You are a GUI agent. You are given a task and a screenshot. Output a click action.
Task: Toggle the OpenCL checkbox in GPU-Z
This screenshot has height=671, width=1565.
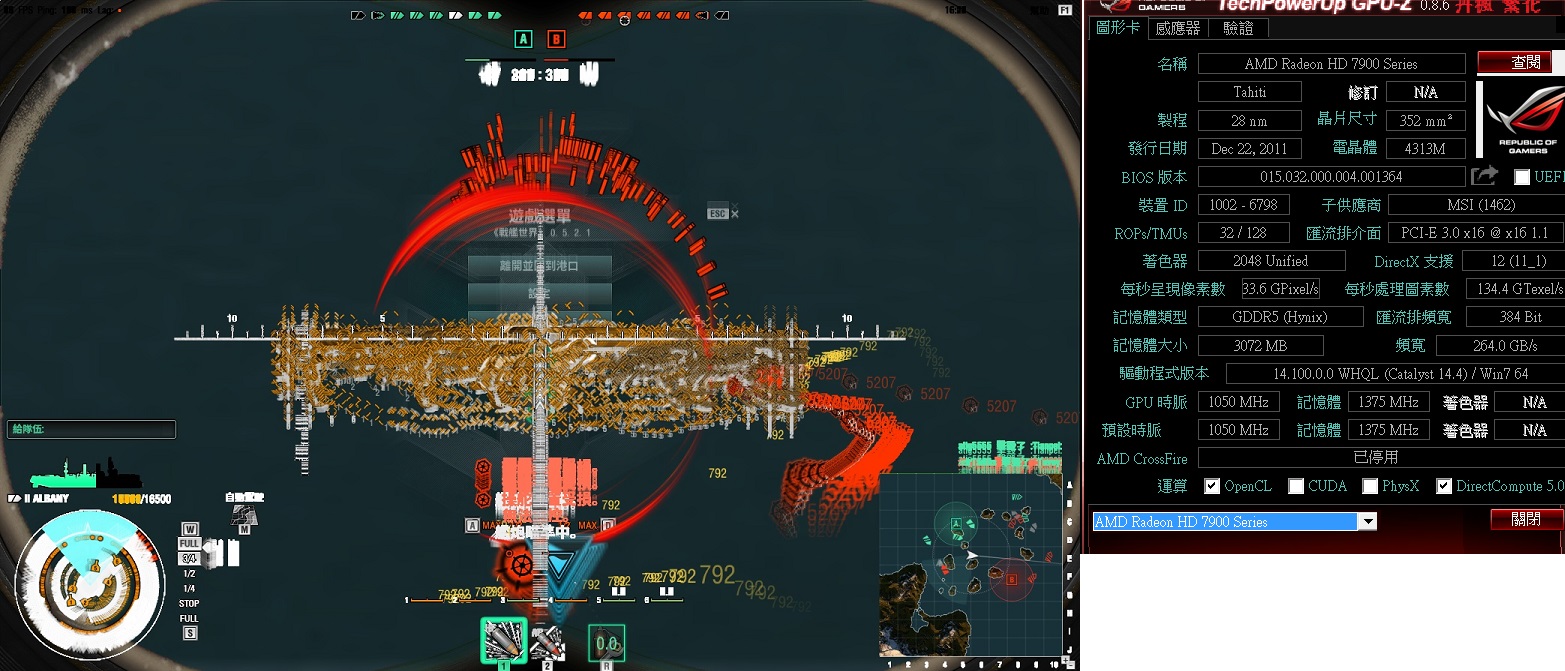1212,486
